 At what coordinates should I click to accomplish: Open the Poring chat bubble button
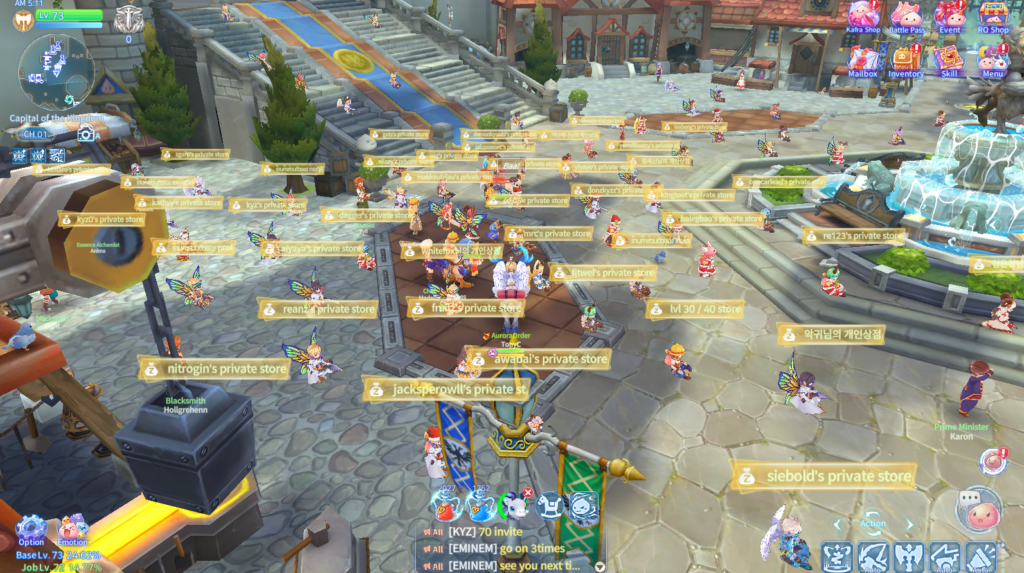[x=977, y=510]
